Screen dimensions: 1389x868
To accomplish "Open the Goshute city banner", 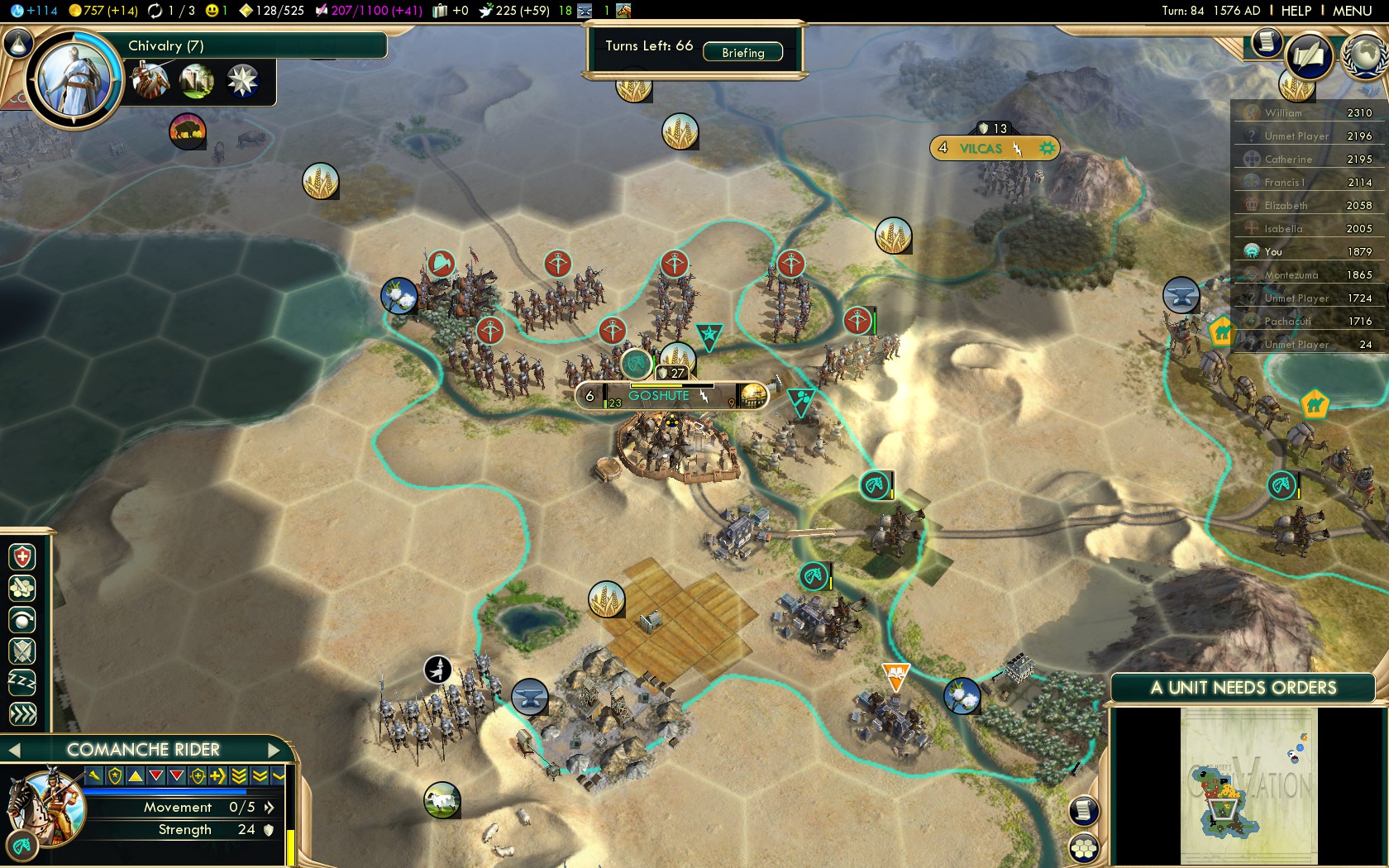I will [659, 396].
